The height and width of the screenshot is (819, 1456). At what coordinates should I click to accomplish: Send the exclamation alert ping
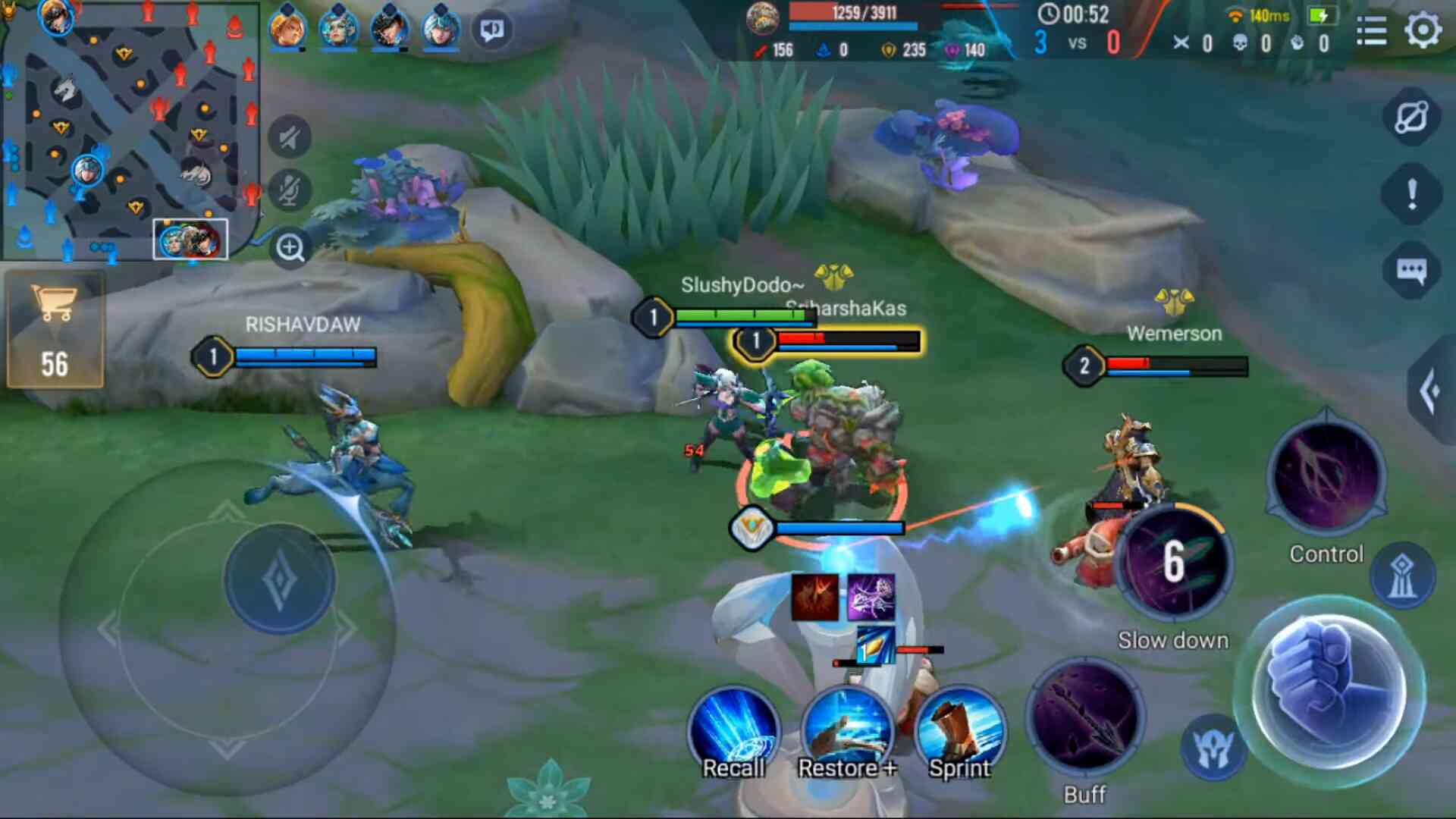click(1411, 194)
